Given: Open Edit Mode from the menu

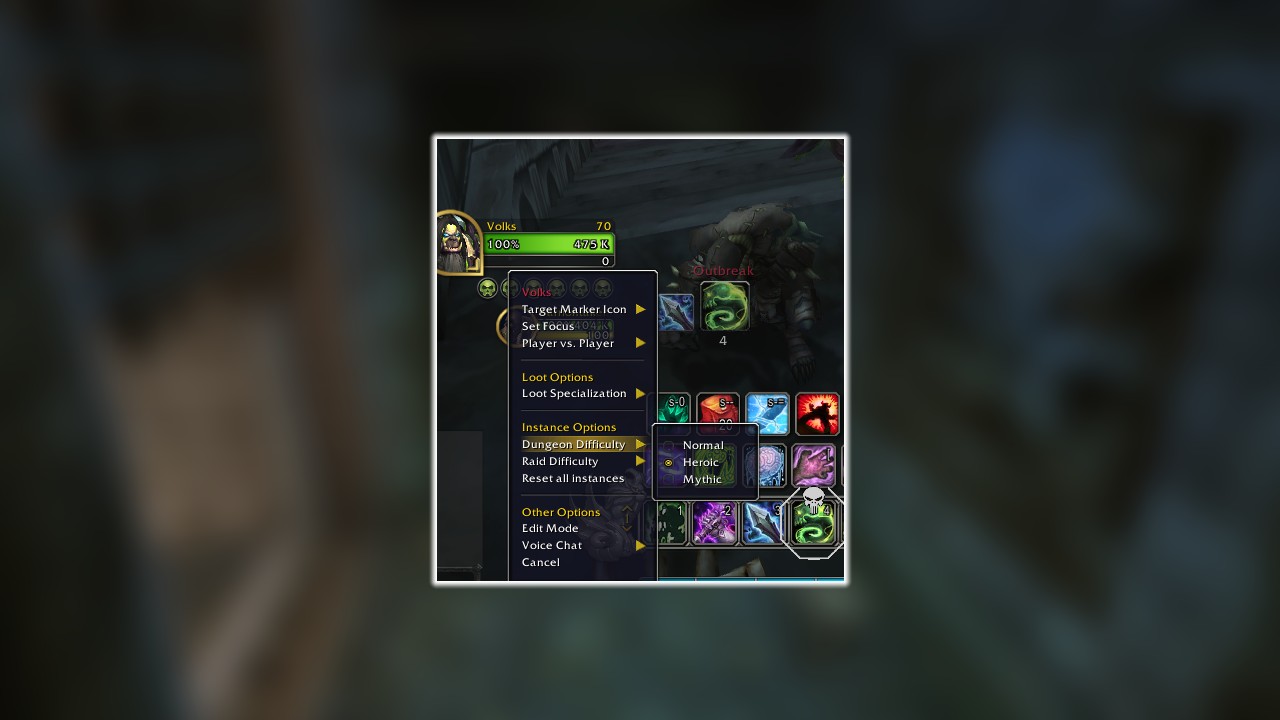Looking at the screenshot, I should tap(550, 528).
